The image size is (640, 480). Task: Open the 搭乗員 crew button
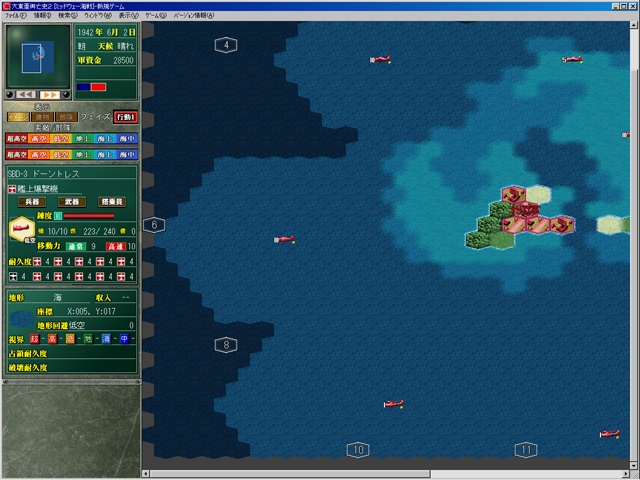(x=113, y=202)
